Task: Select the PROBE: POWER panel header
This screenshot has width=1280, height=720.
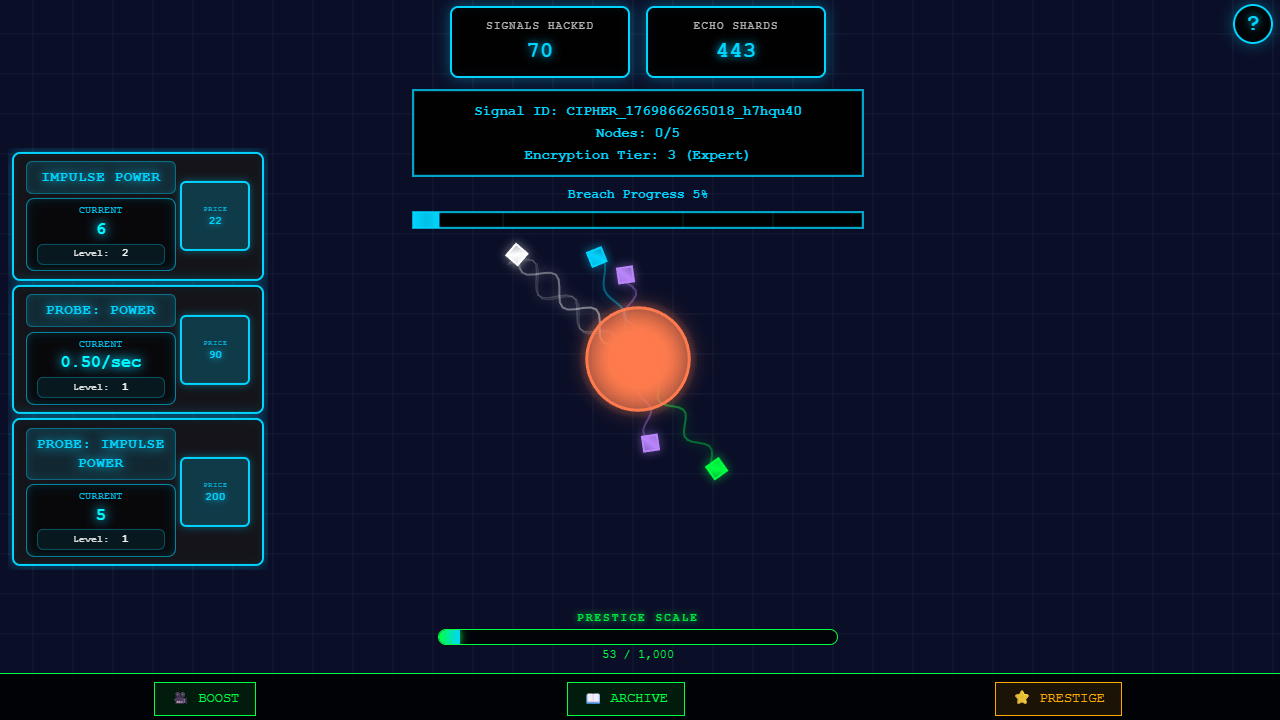Action: pyautogui.click(x=100, y=310)
